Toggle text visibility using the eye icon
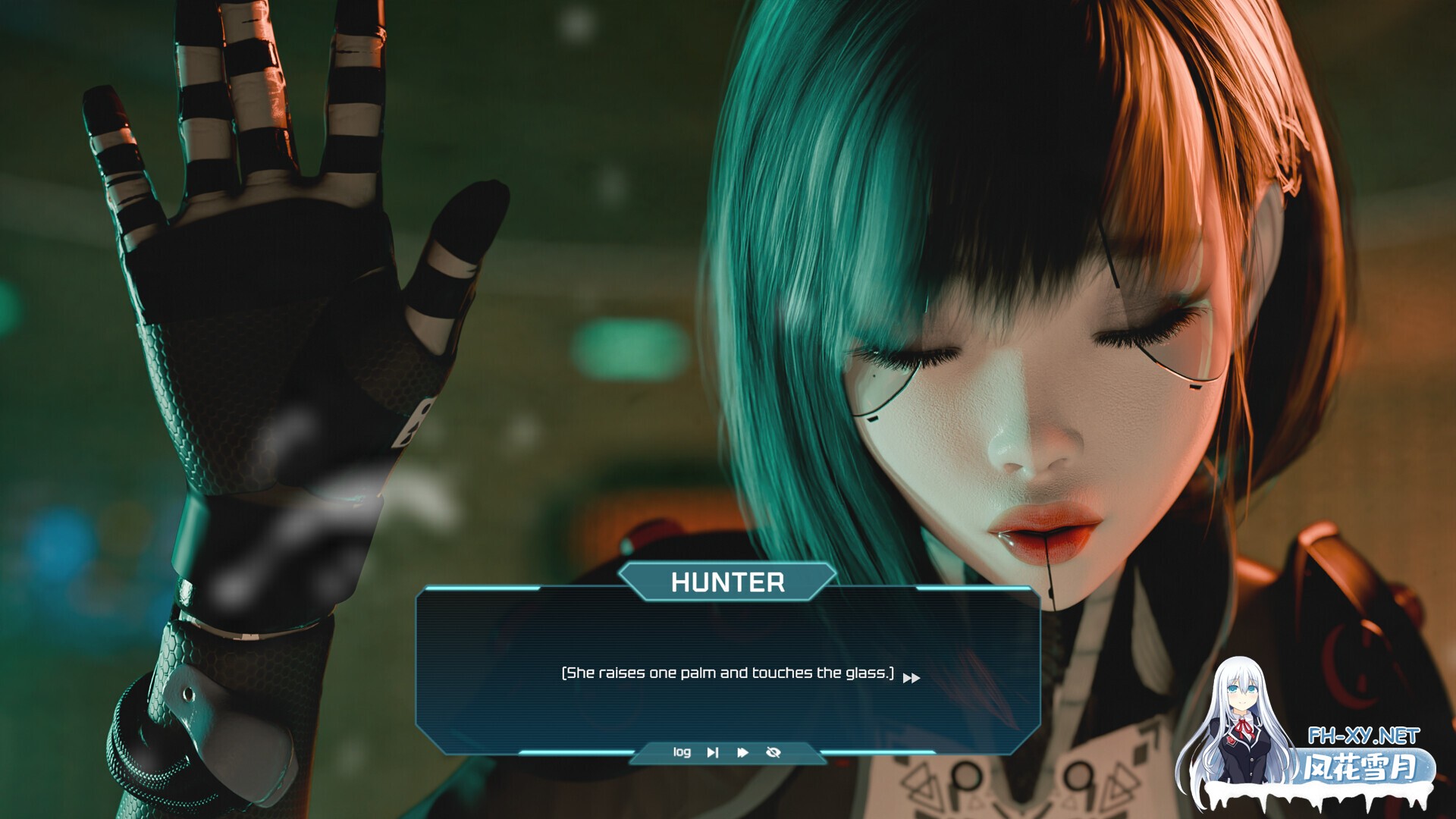 [773, 752]
